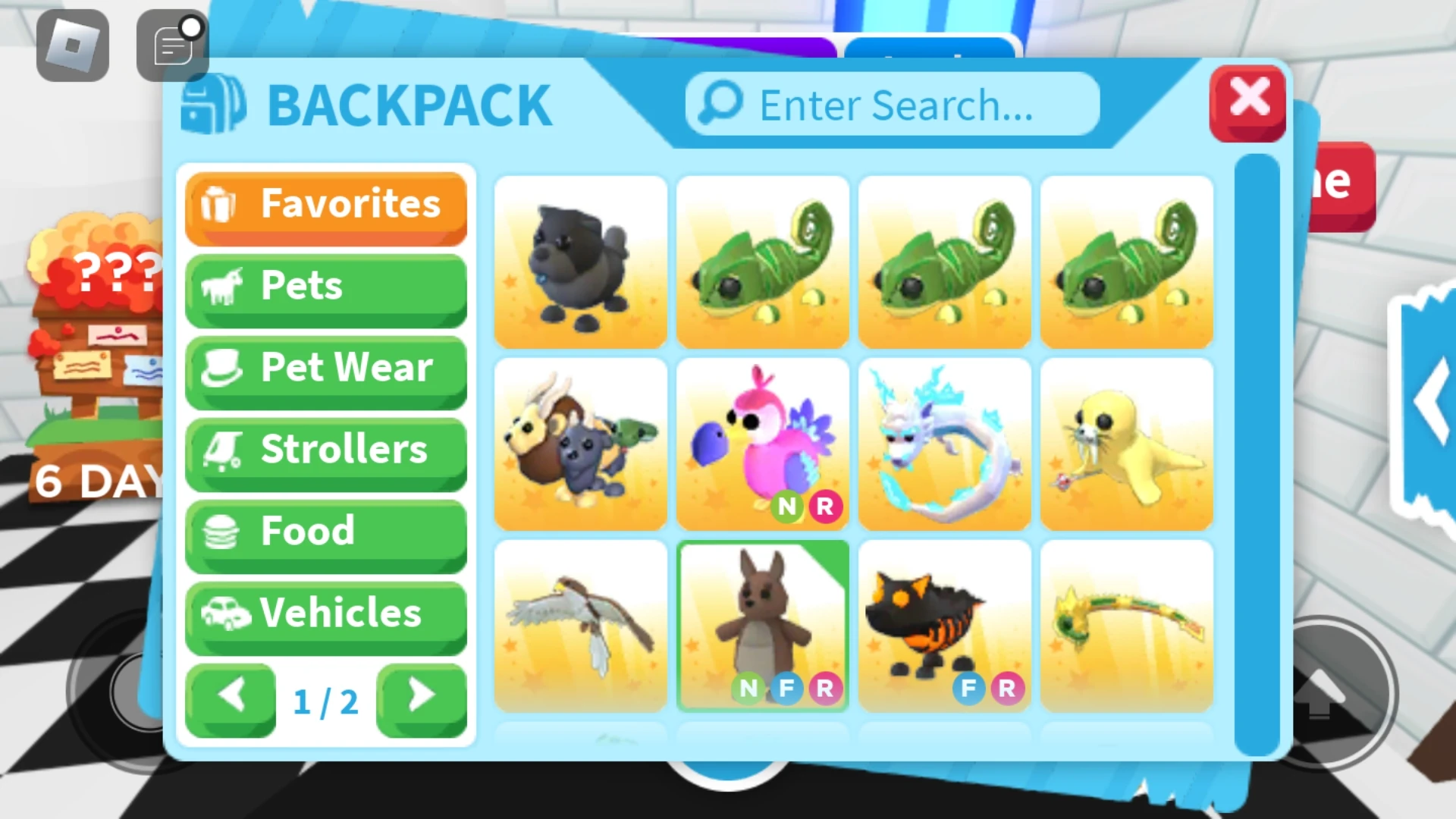Select the black Mole pet

pyautogui.click(x=580, y=262)
